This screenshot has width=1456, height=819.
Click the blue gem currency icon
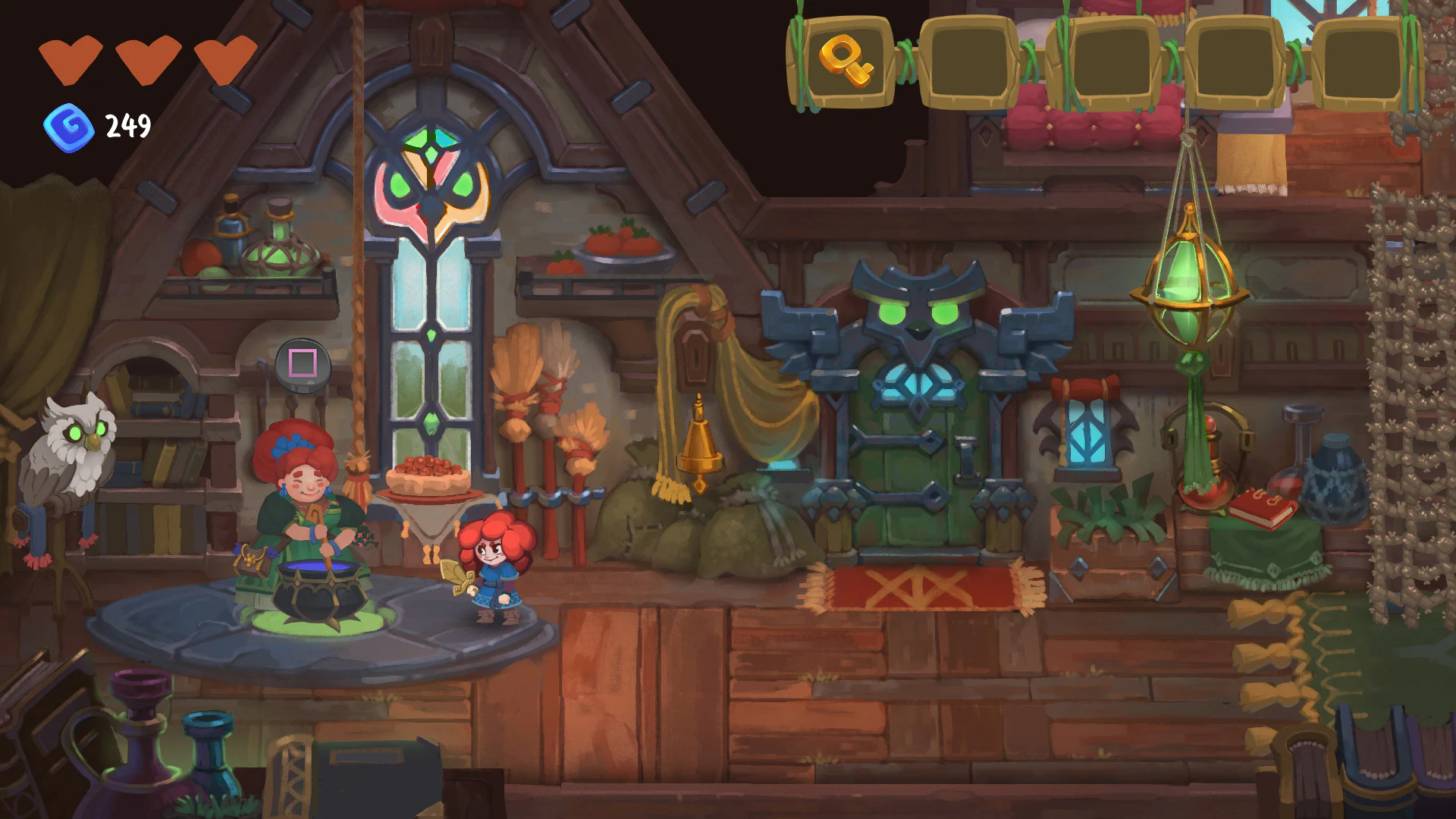click(67, 125)
